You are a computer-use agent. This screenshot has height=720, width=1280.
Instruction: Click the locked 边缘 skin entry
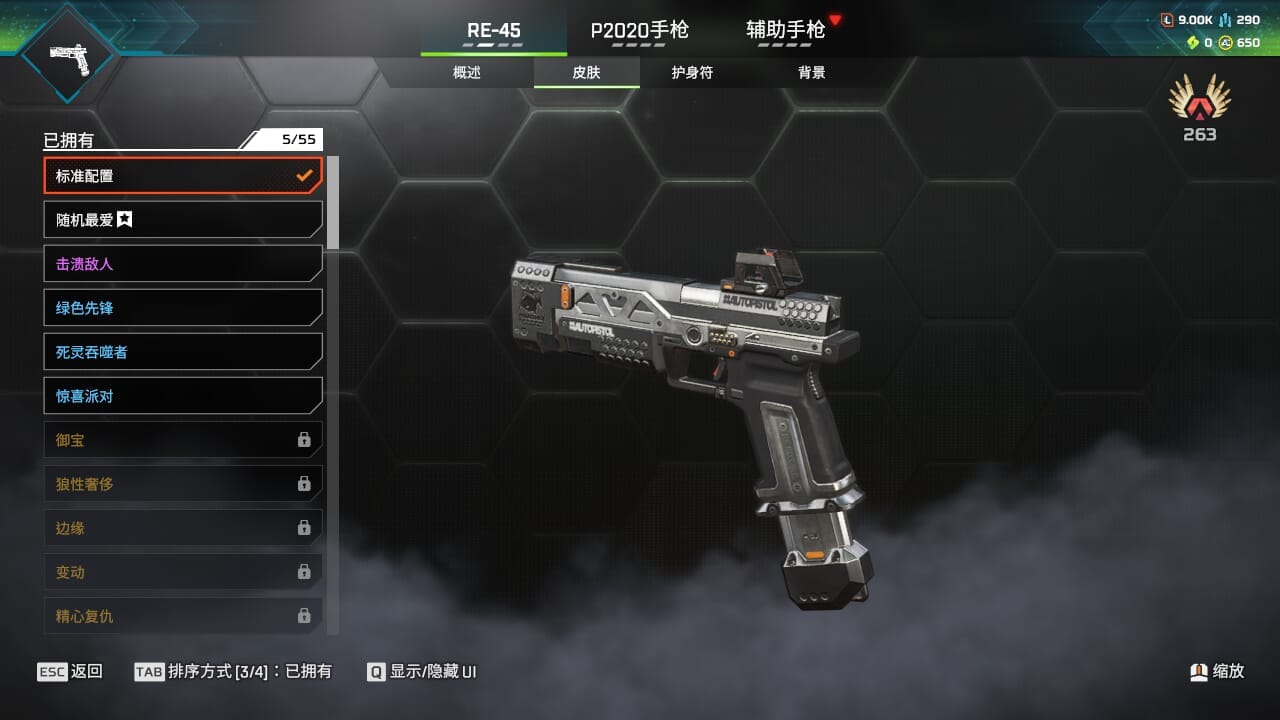[183, 528]
